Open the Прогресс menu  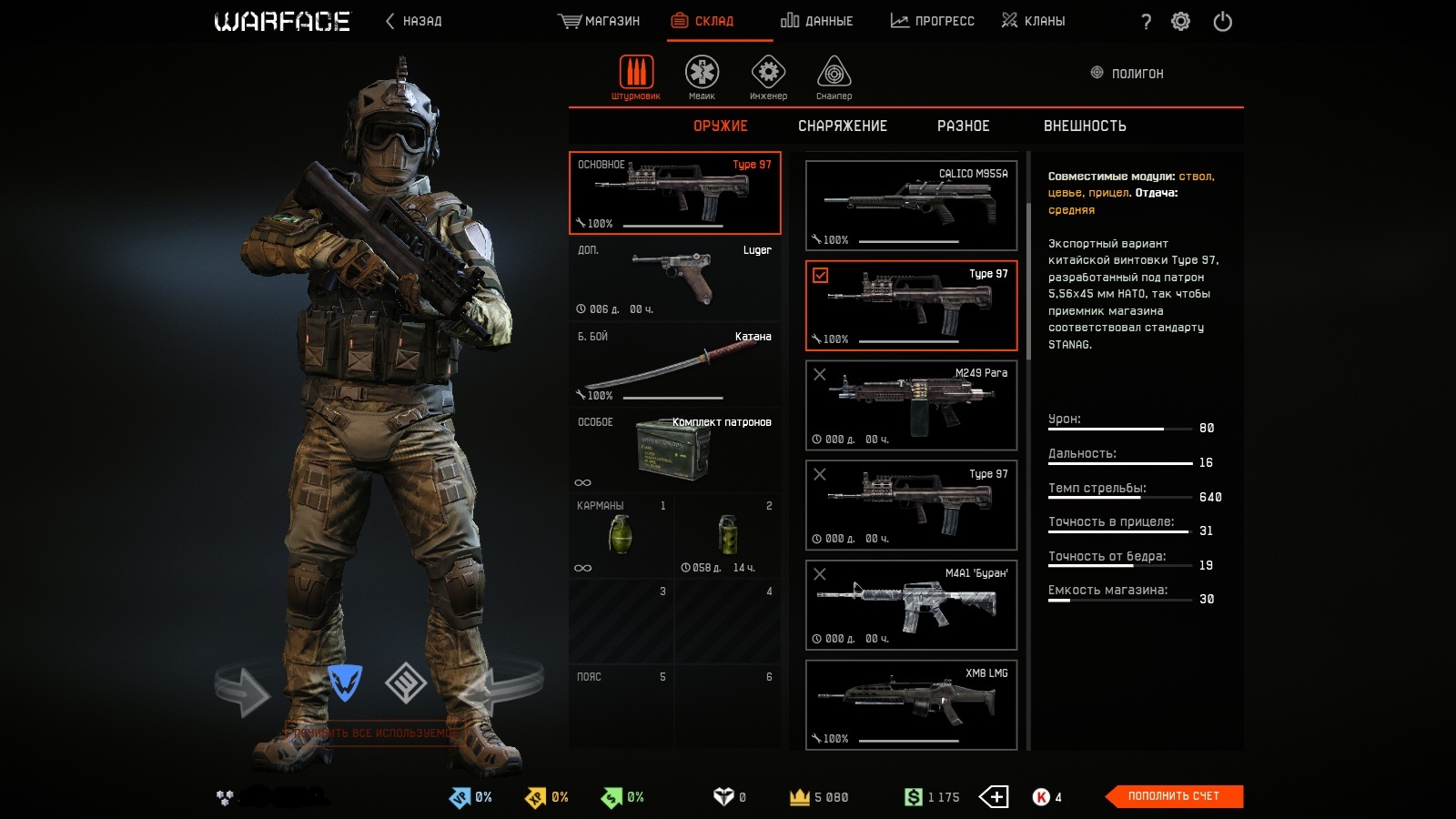coord(932,21)
